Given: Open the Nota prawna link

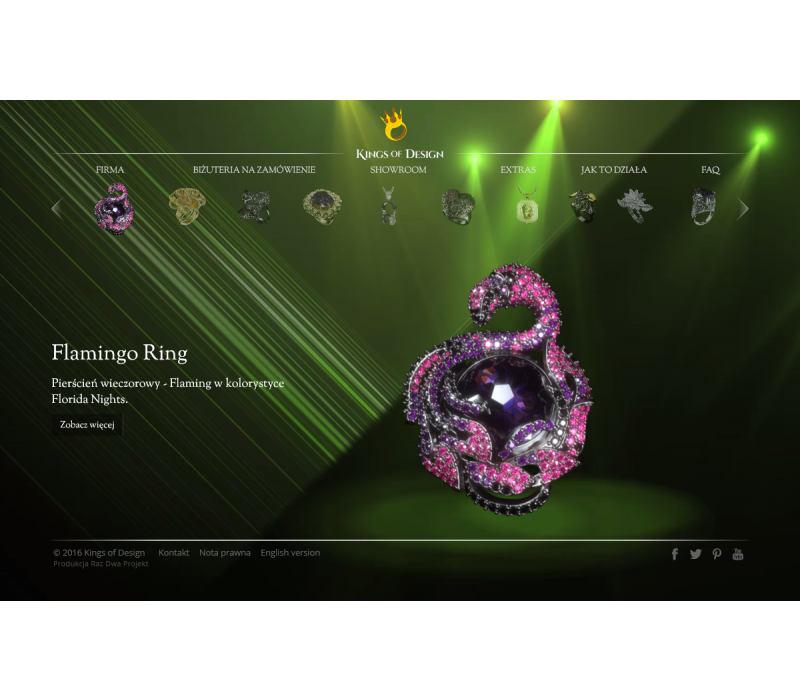Looking at the screenshot, I should [225, 553].
